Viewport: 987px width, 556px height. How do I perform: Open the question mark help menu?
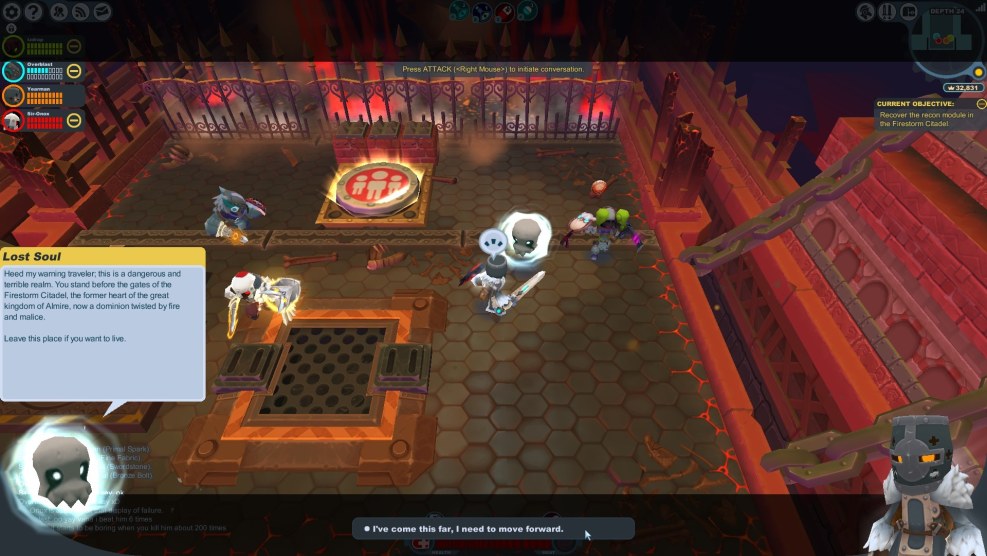coord(34,12)
